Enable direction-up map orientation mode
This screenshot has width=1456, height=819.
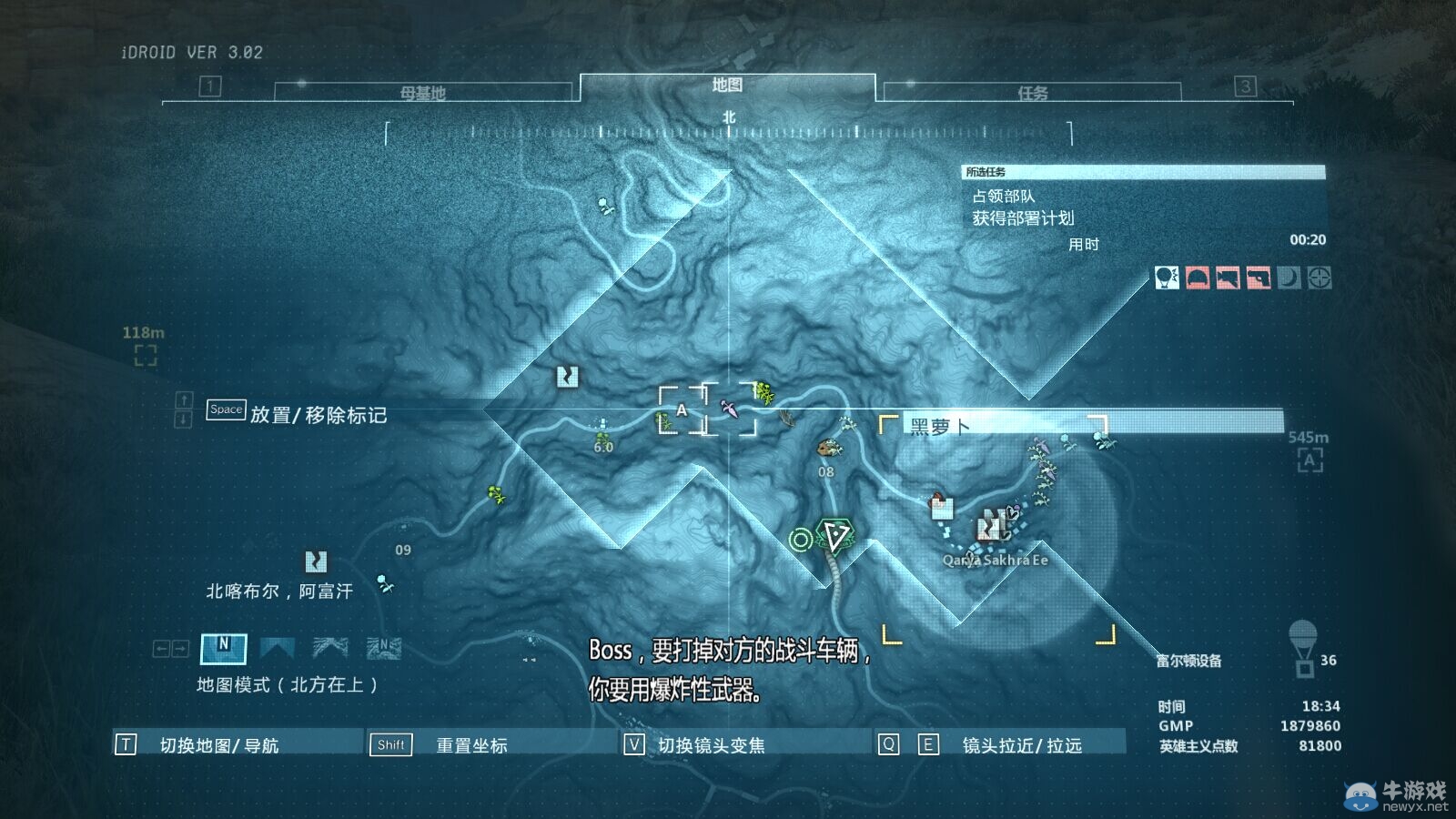click(277, 648)
